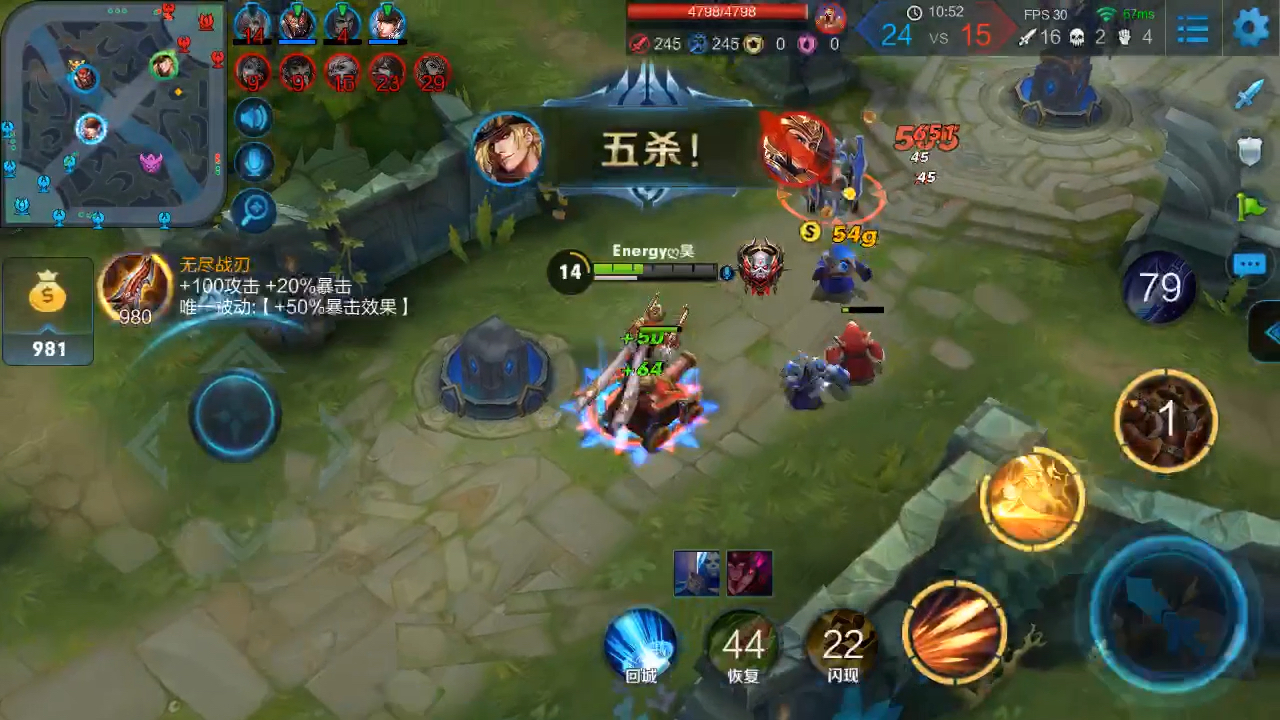Cast the golden flame skill

tap(1032, 498)
